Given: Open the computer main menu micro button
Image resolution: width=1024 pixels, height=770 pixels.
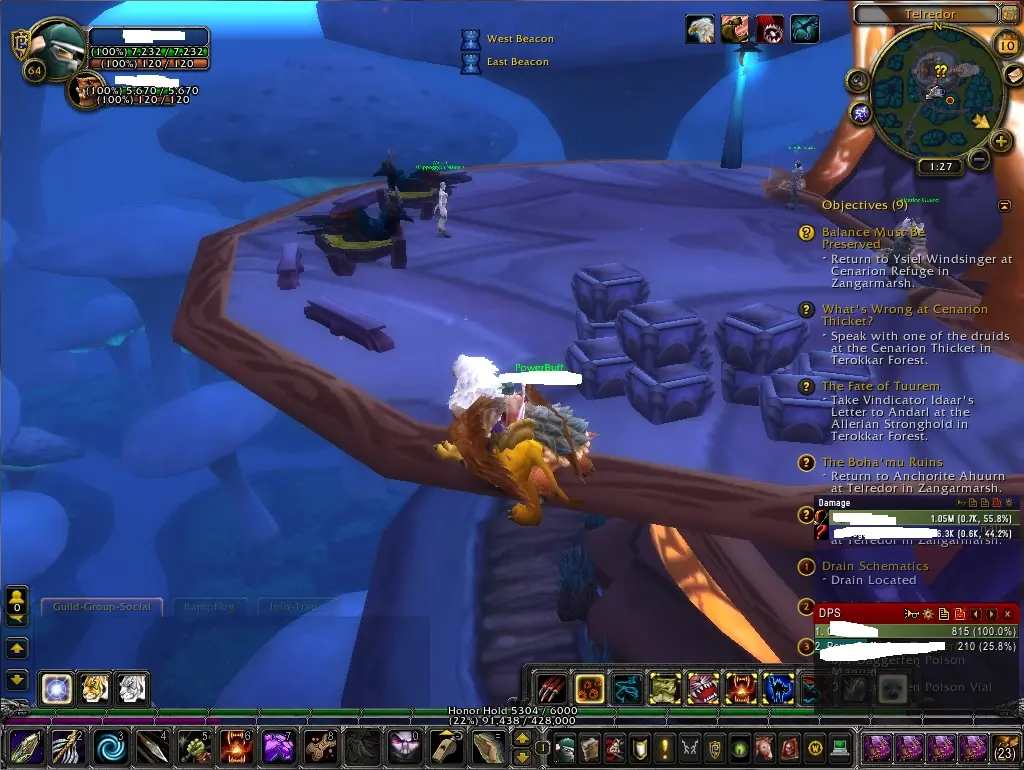Looking at the screenshot, I should point(840,748).
